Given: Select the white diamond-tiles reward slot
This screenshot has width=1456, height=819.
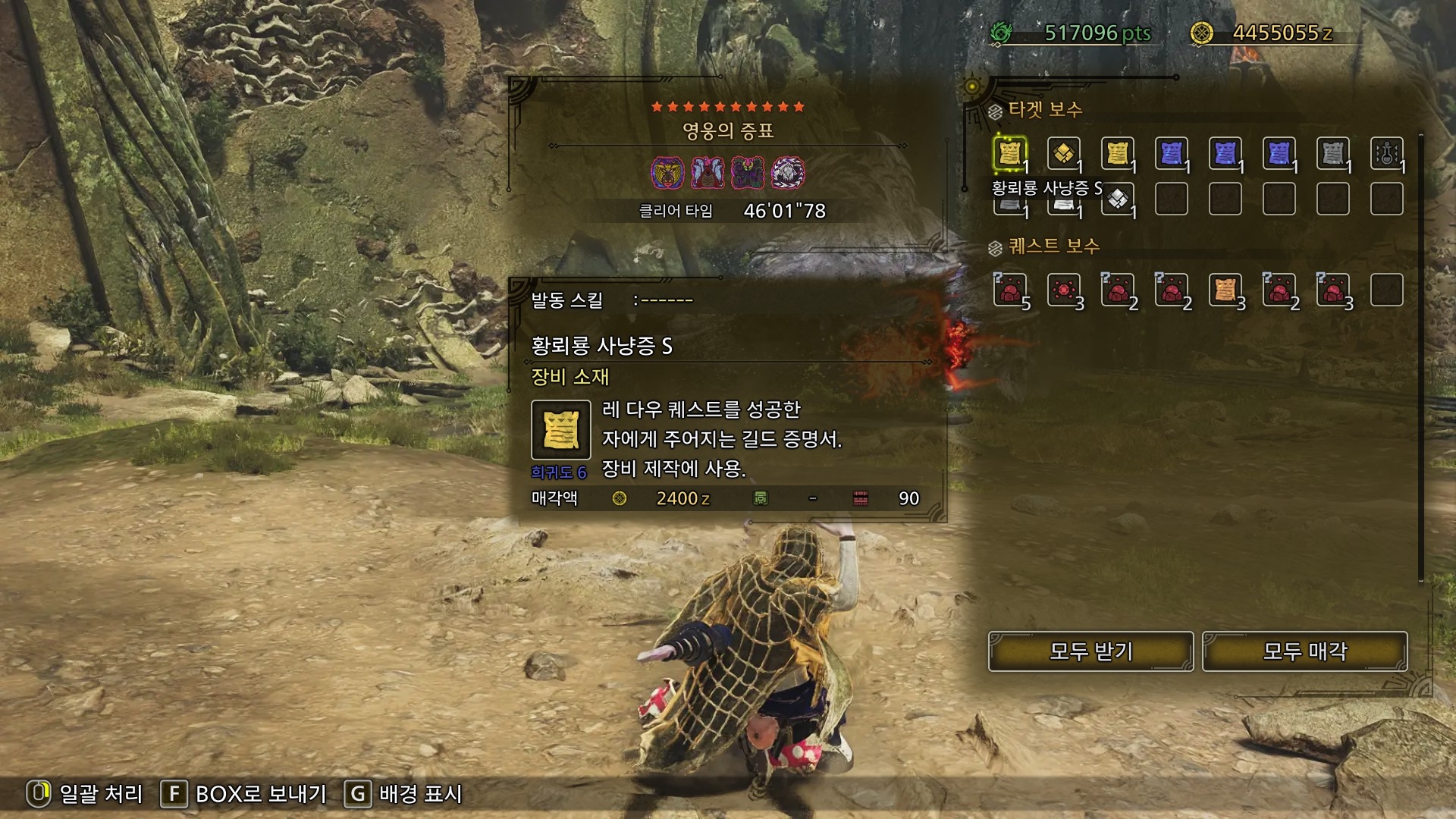Looking at the screenshot, I should [1117, 199].
